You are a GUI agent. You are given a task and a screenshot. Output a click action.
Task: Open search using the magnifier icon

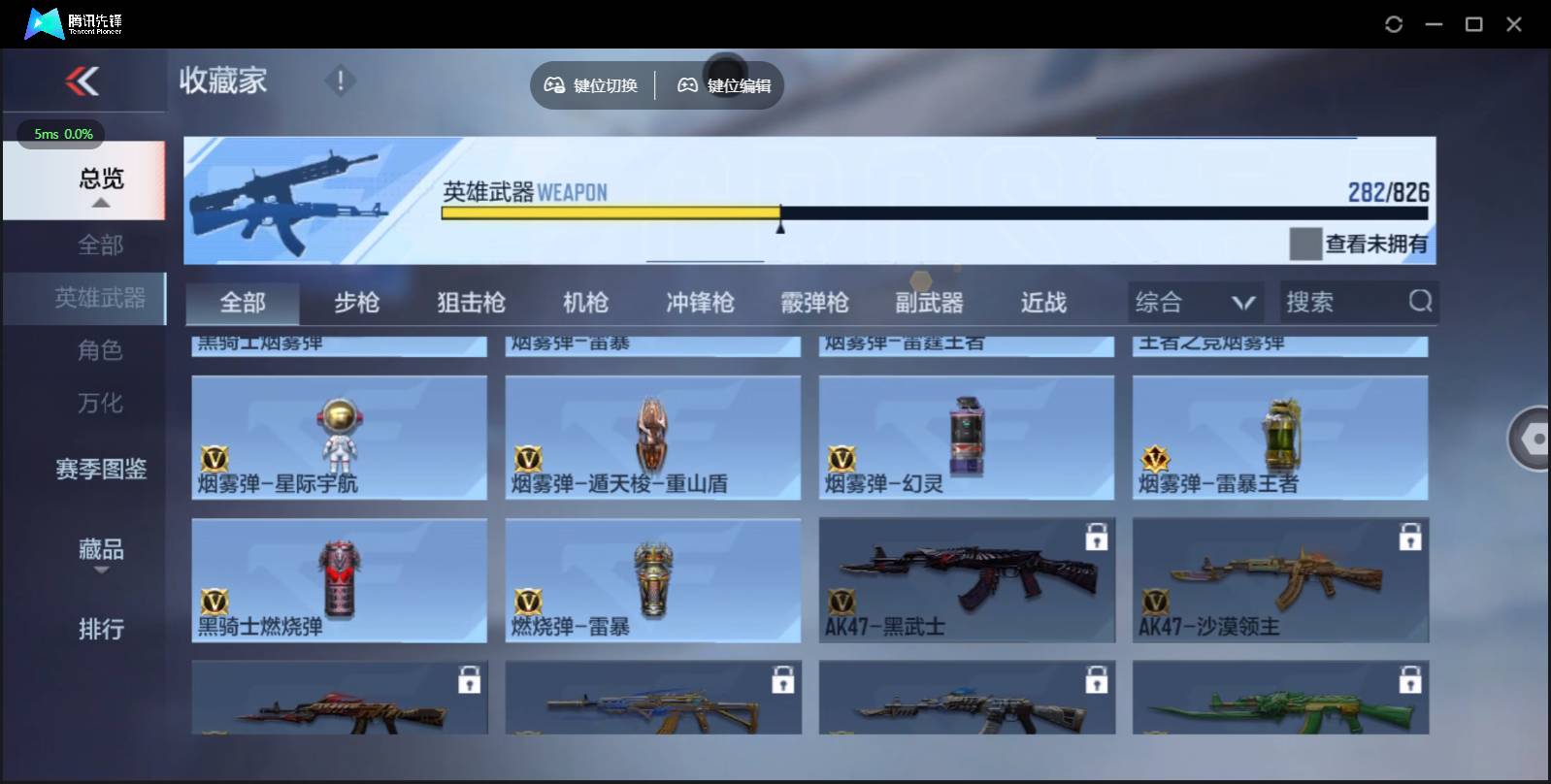tap(1421, 302)
